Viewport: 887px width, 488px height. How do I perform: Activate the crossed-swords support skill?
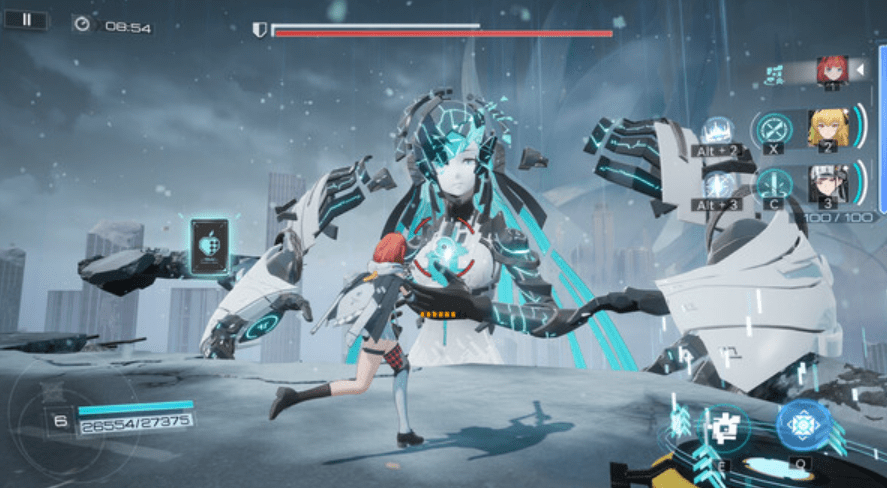click(773, 127)
